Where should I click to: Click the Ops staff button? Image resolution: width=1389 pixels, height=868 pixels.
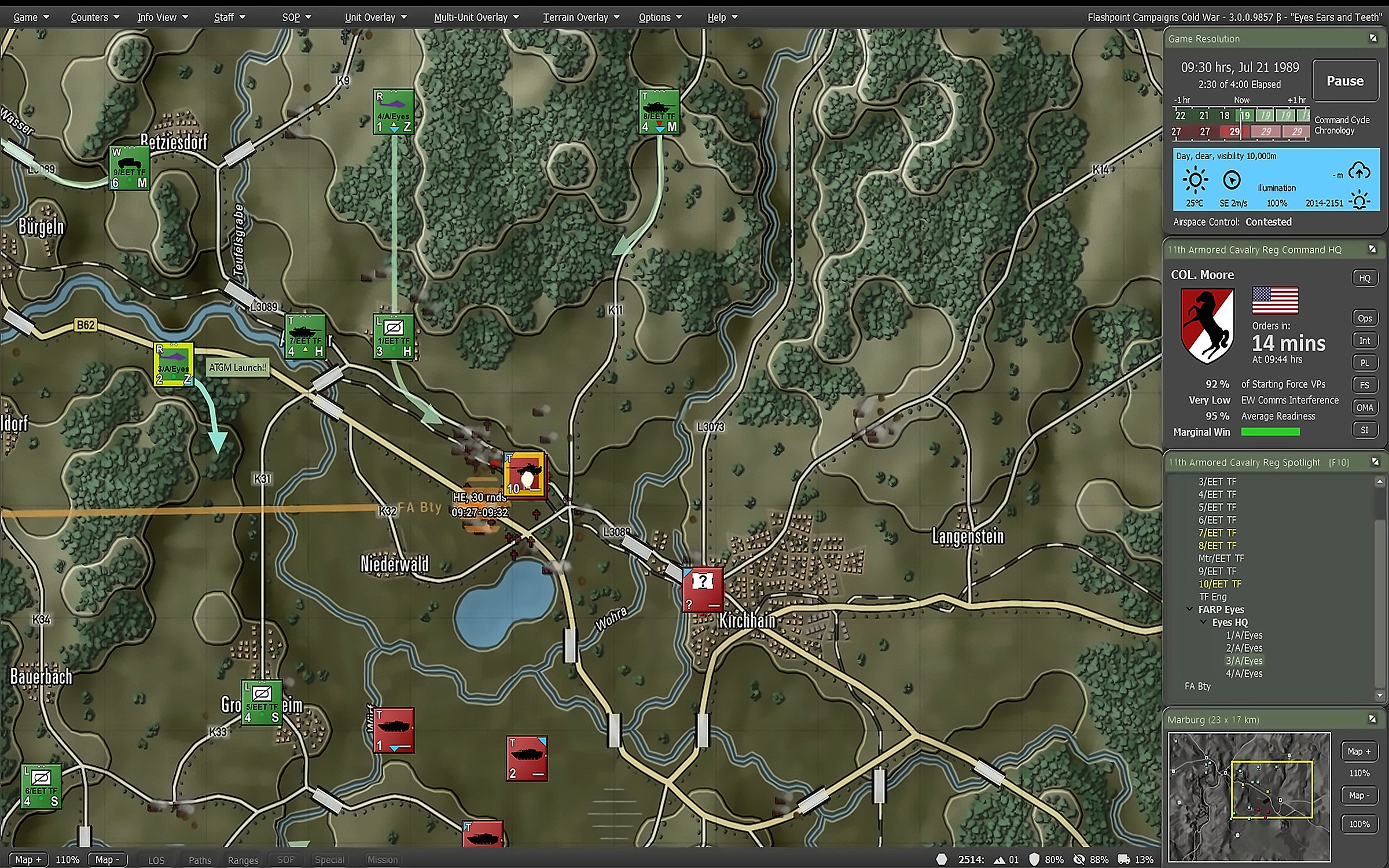tap(1364, 318)
